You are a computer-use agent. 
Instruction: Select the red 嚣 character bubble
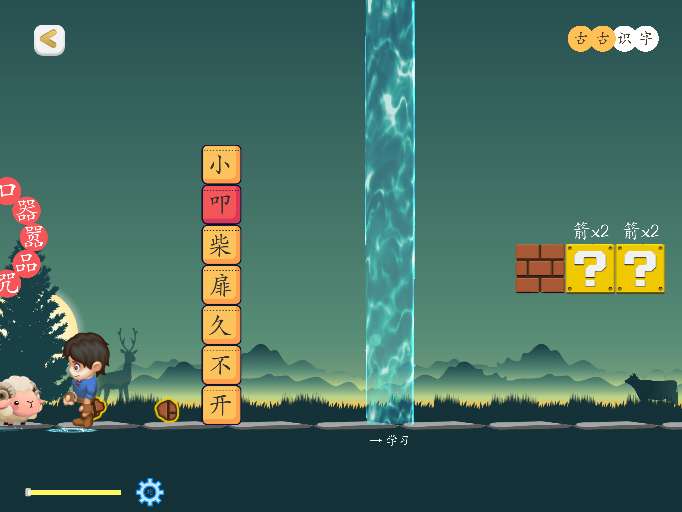(x=34, y=237)
